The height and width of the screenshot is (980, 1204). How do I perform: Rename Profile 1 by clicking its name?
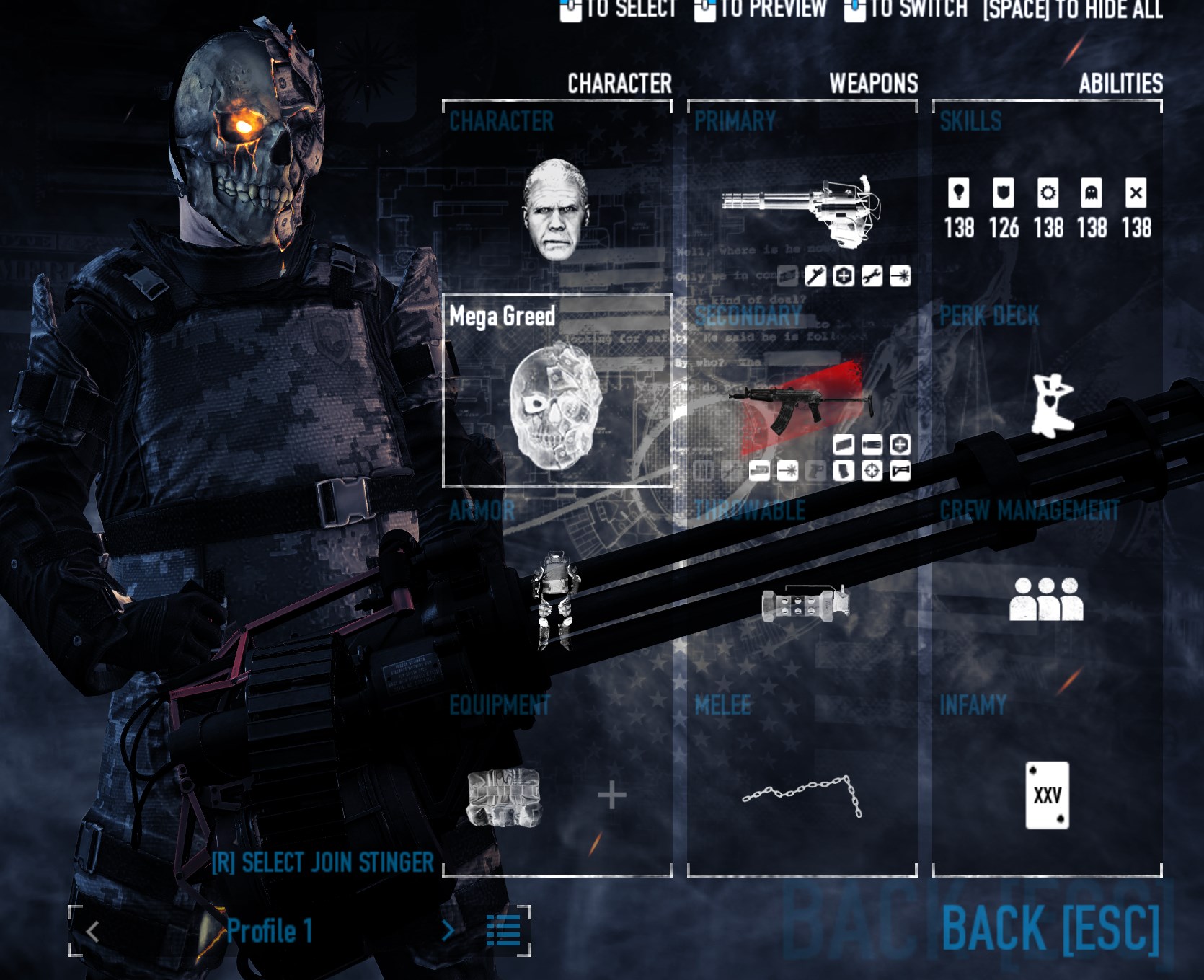[270, 931]
